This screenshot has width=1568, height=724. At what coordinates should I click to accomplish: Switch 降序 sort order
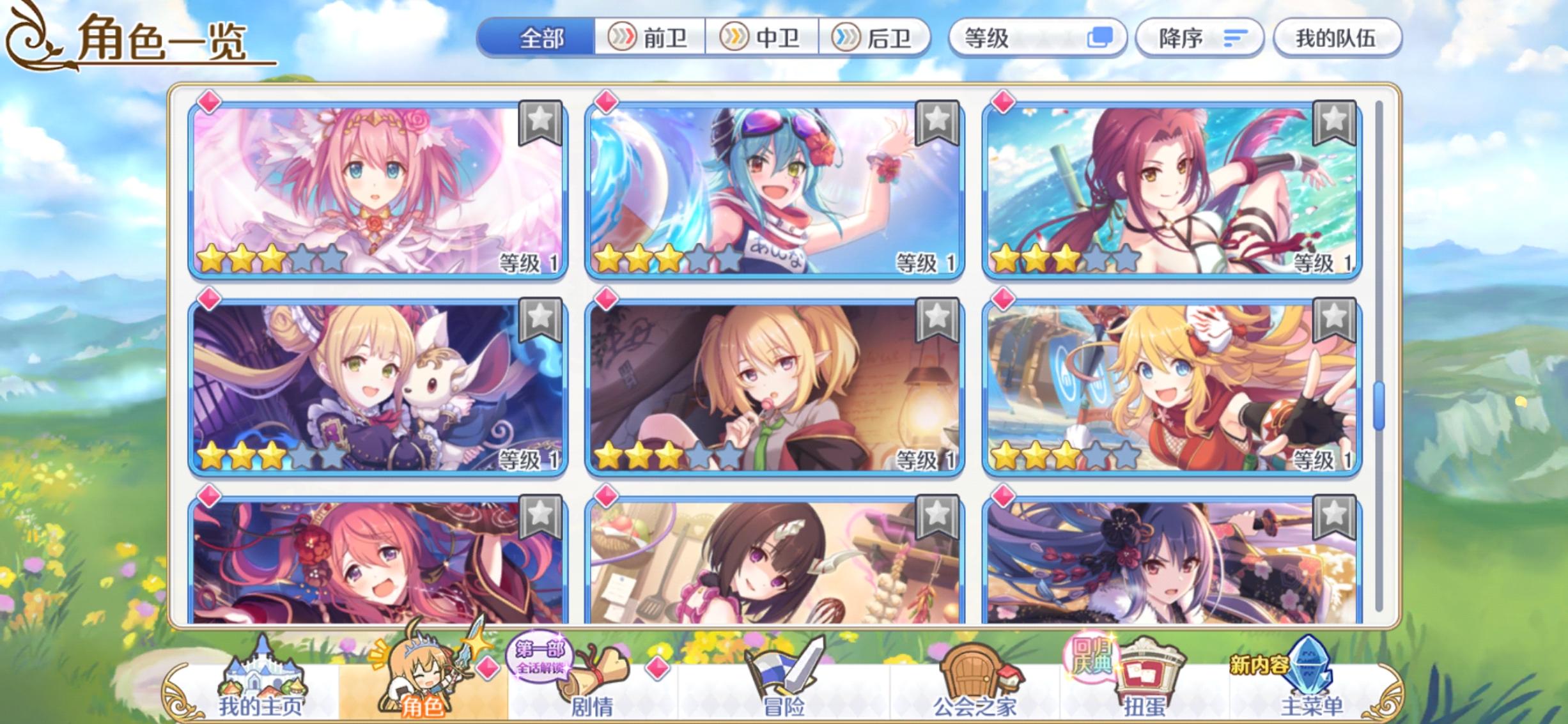[x=1200, y=37]
